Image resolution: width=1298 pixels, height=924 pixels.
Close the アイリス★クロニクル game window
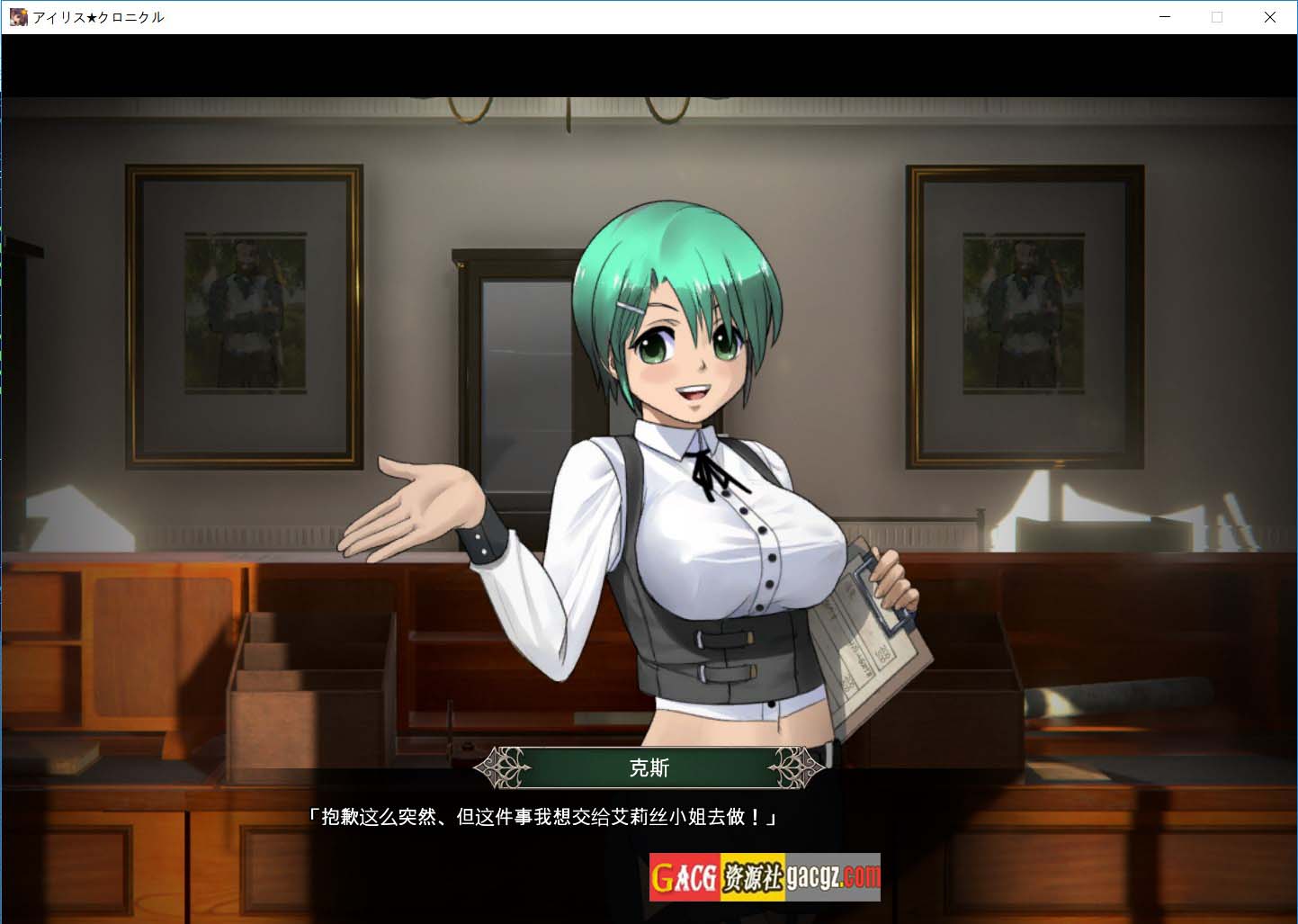pos(1269,17)
